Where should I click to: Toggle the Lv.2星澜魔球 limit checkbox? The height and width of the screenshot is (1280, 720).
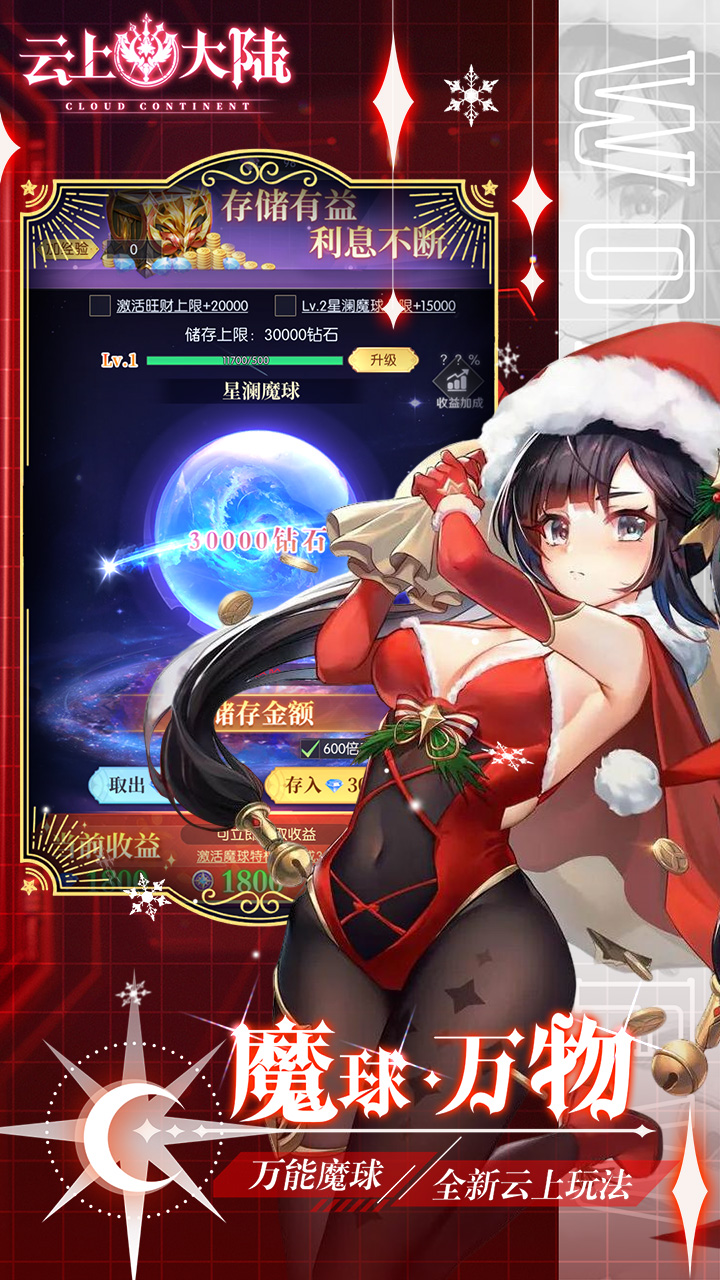click(x=285, y=306)
